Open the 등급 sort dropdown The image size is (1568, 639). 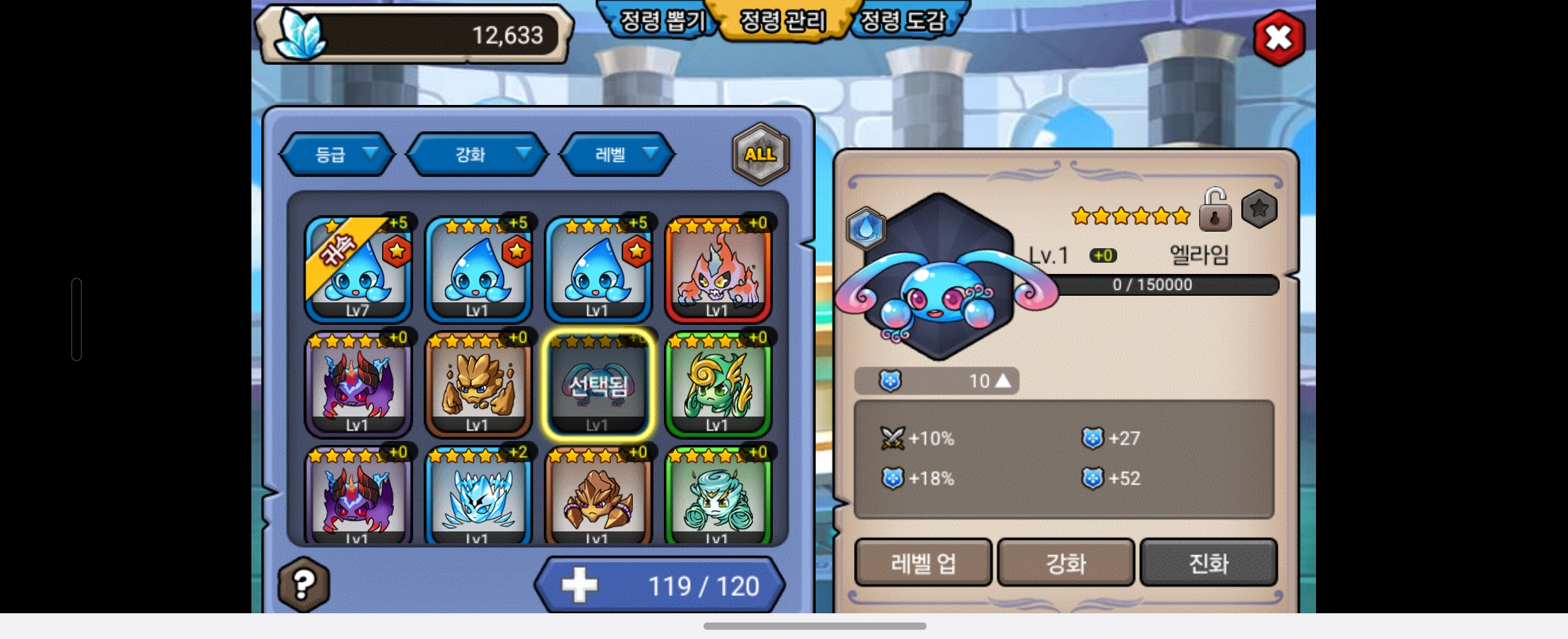click(x=337, y=154)
